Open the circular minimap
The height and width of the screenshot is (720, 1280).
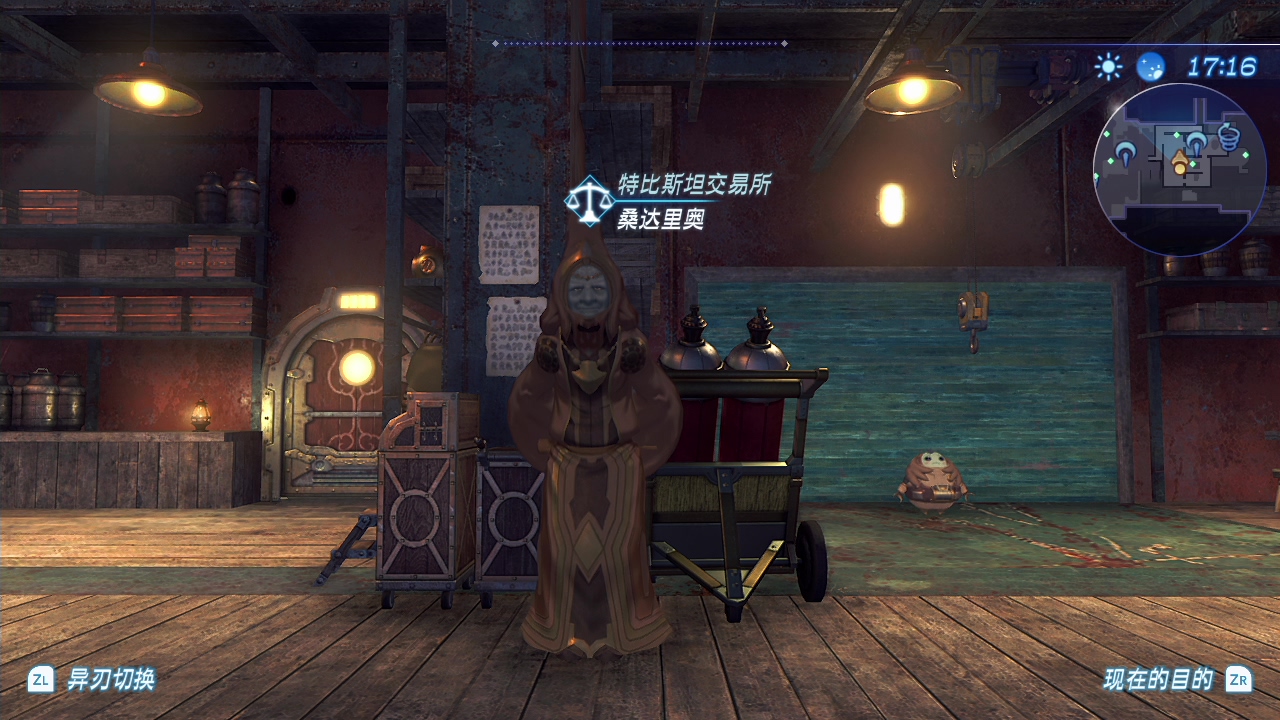tap(1180, 169)
